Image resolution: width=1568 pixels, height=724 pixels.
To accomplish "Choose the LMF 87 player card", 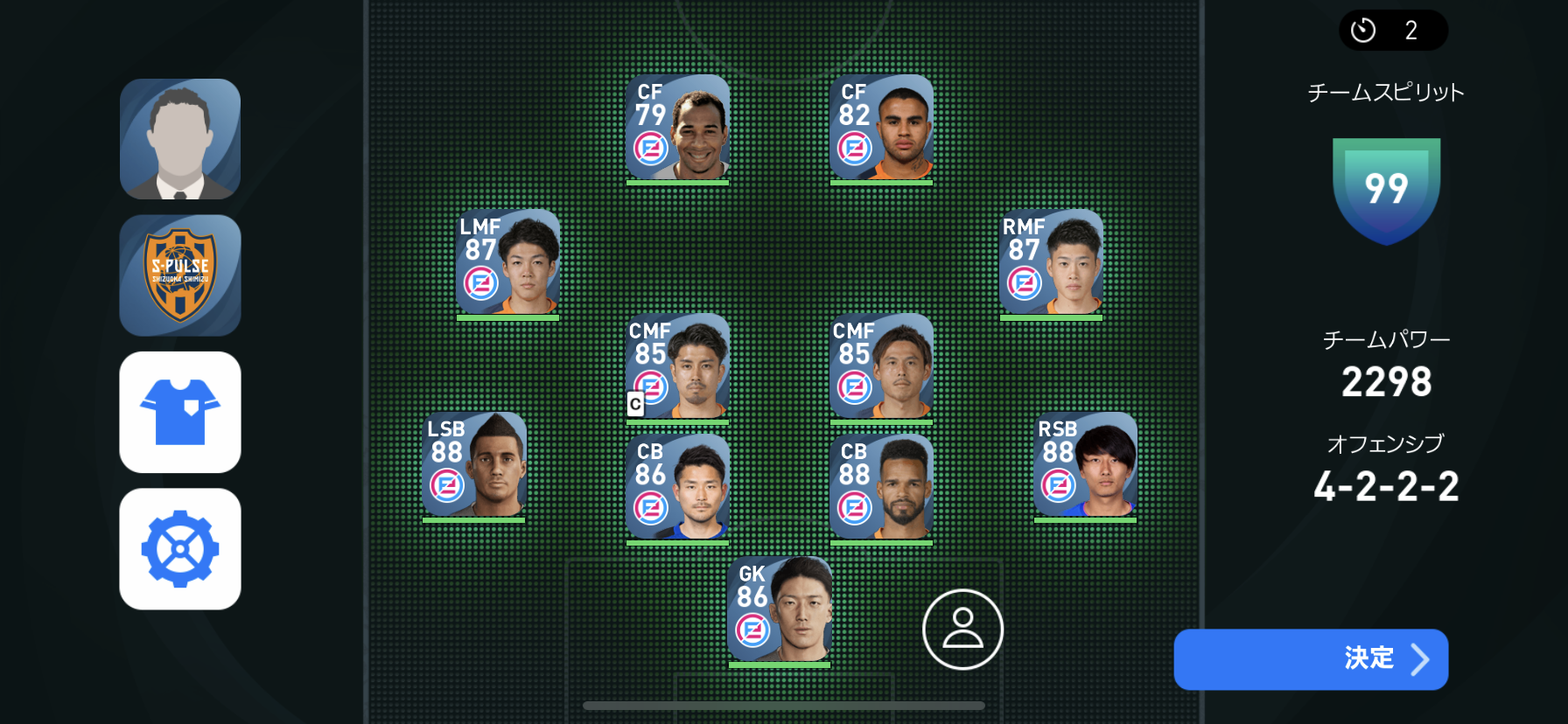I will coord(507,262).
